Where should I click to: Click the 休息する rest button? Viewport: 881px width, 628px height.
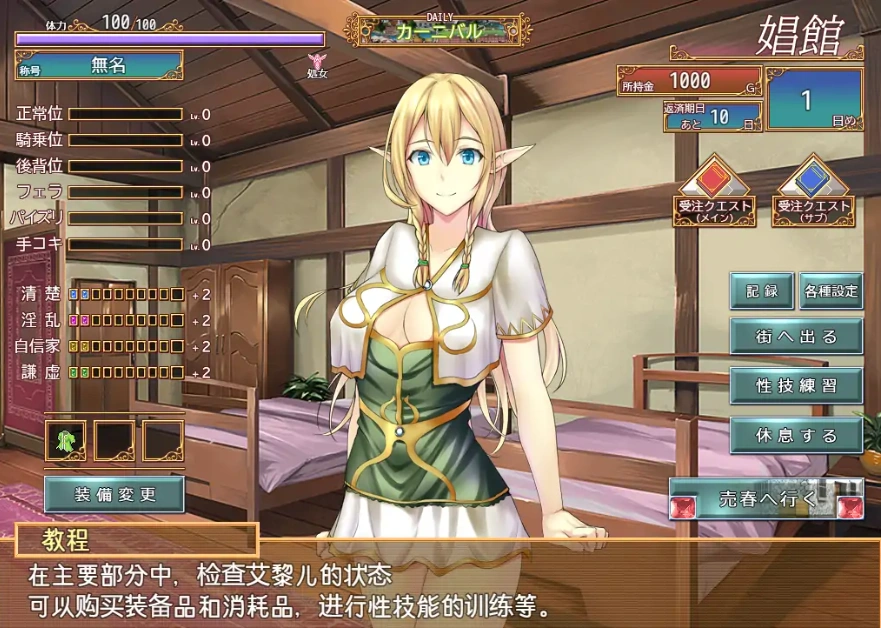point(796,436)
